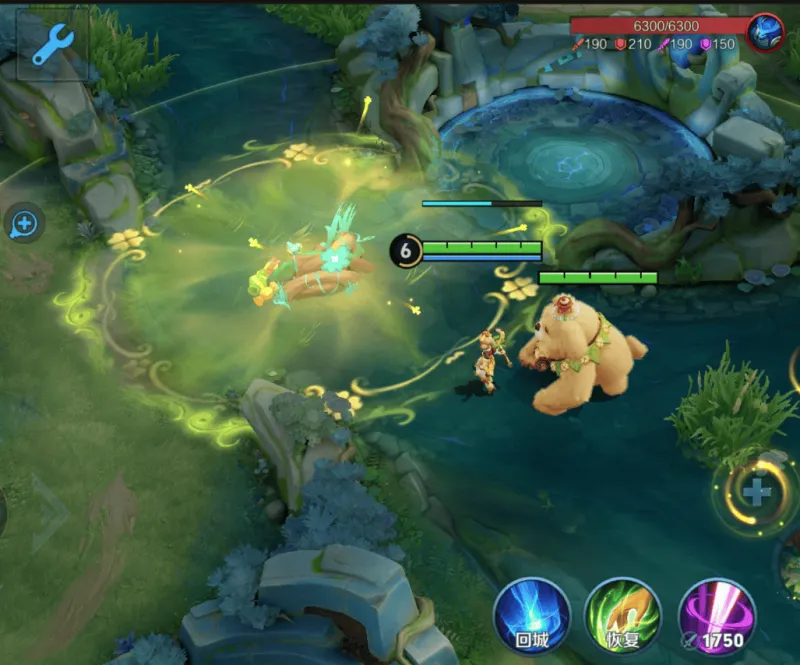Screen dimensions: 800x665
Task: Tap the glowing plus skill button
Action: coord(757,491)
